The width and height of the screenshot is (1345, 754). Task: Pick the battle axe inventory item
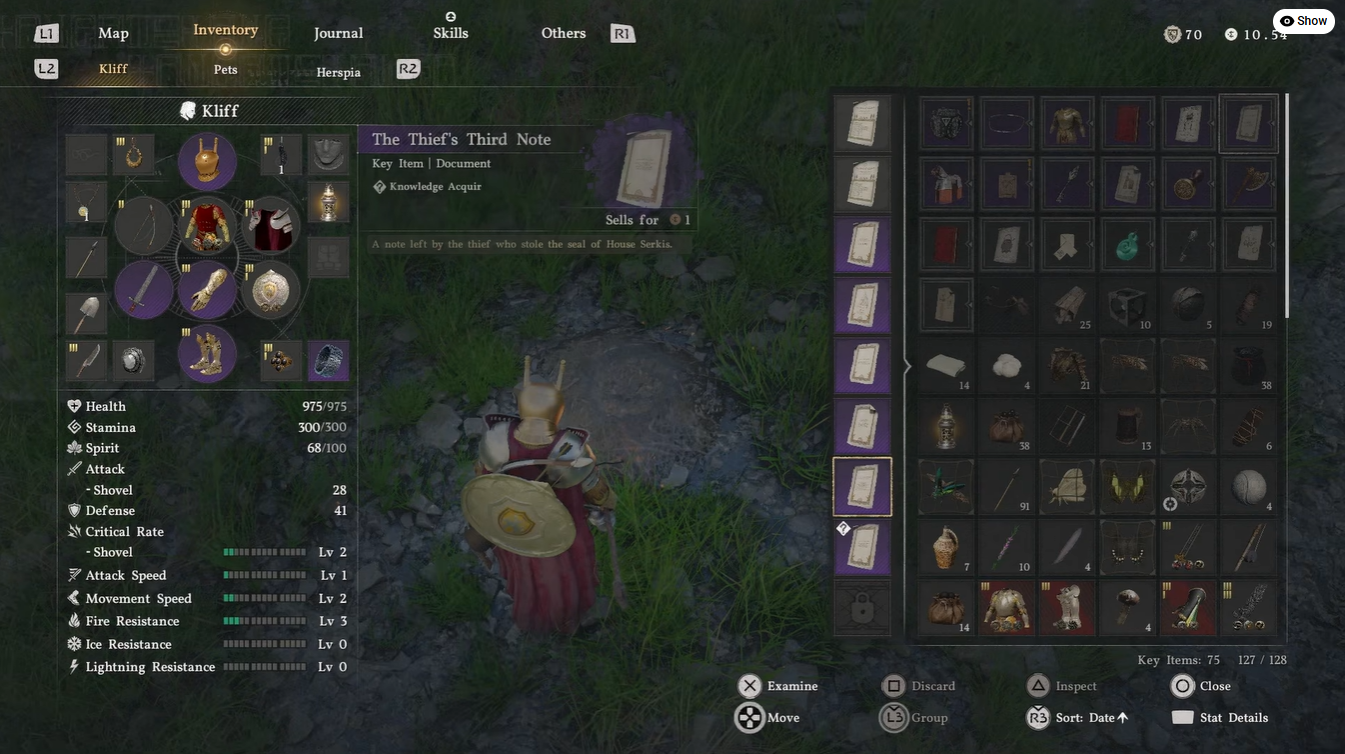1248,183
